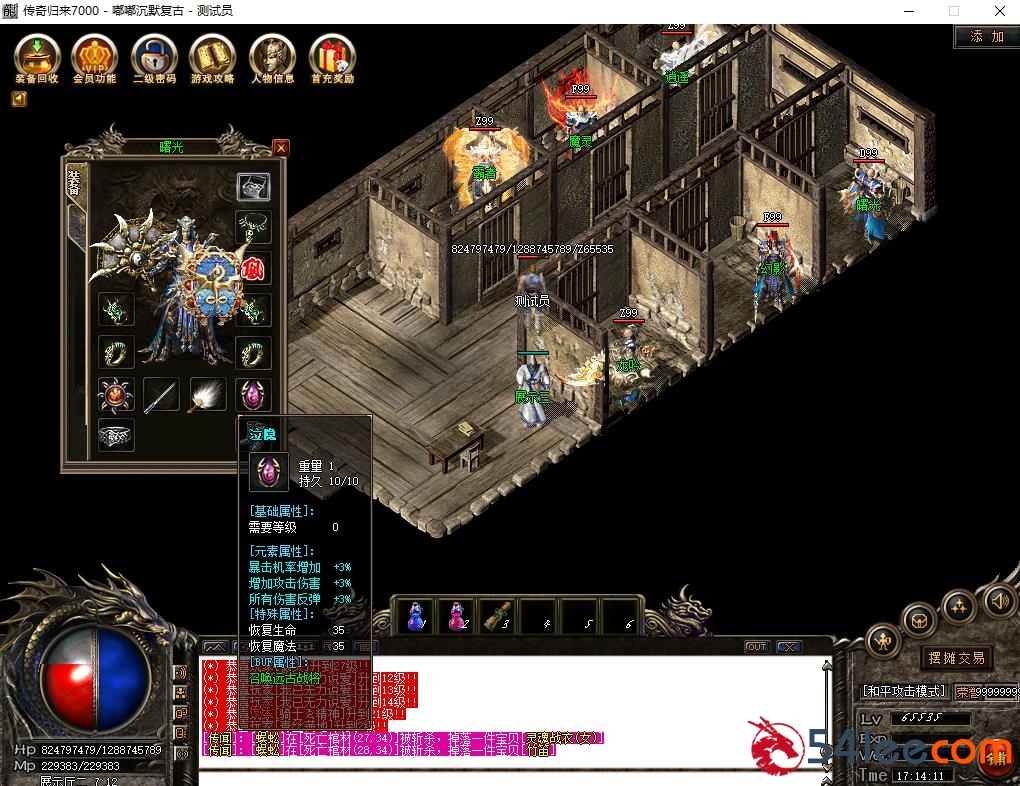Click the 添加 button

click(980, 37)
